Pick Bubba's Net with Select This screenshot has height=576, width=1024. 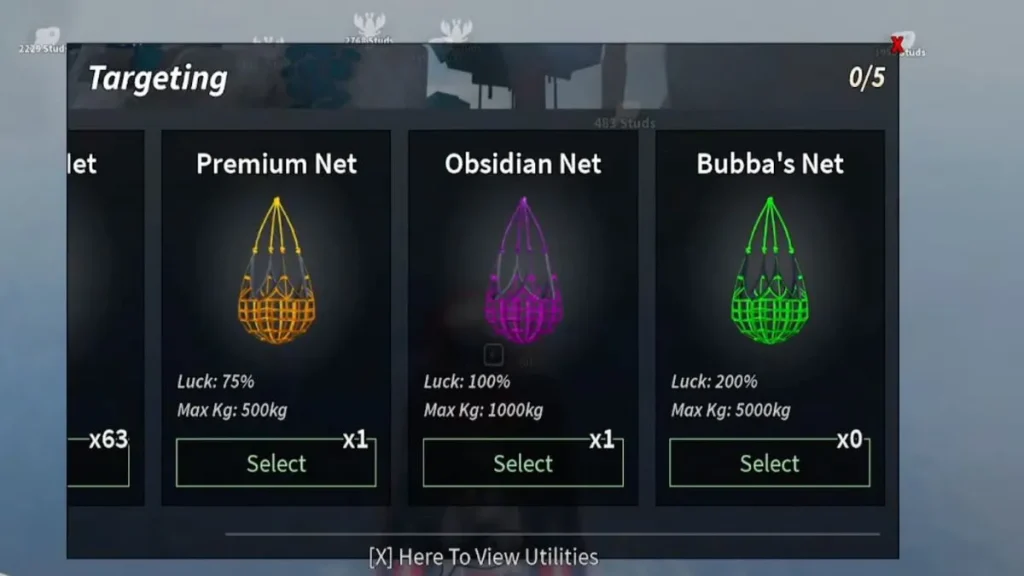coord(769,463)
